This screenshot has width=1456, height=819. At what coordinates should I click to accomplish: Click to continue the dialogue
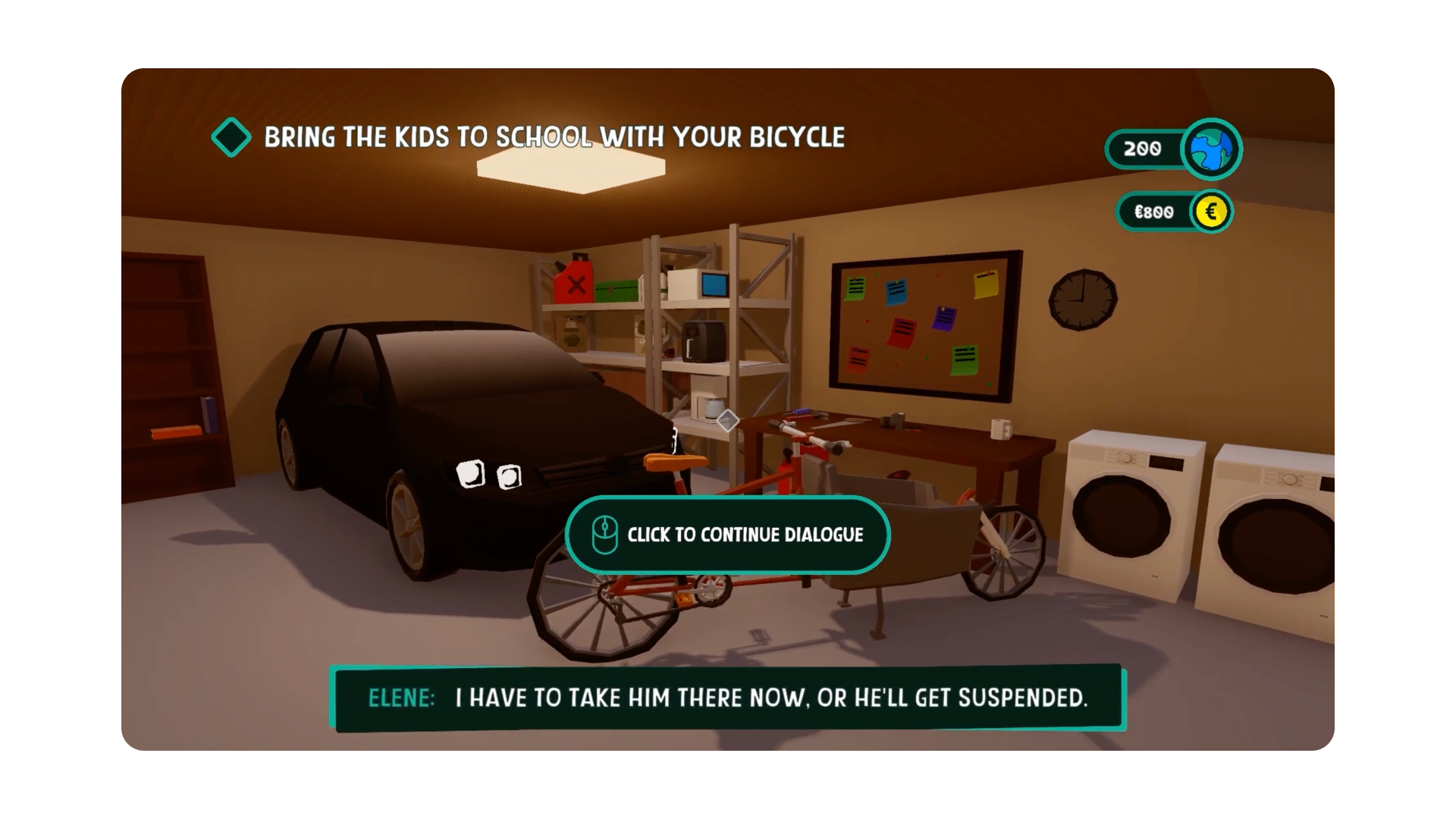point(727,535)
